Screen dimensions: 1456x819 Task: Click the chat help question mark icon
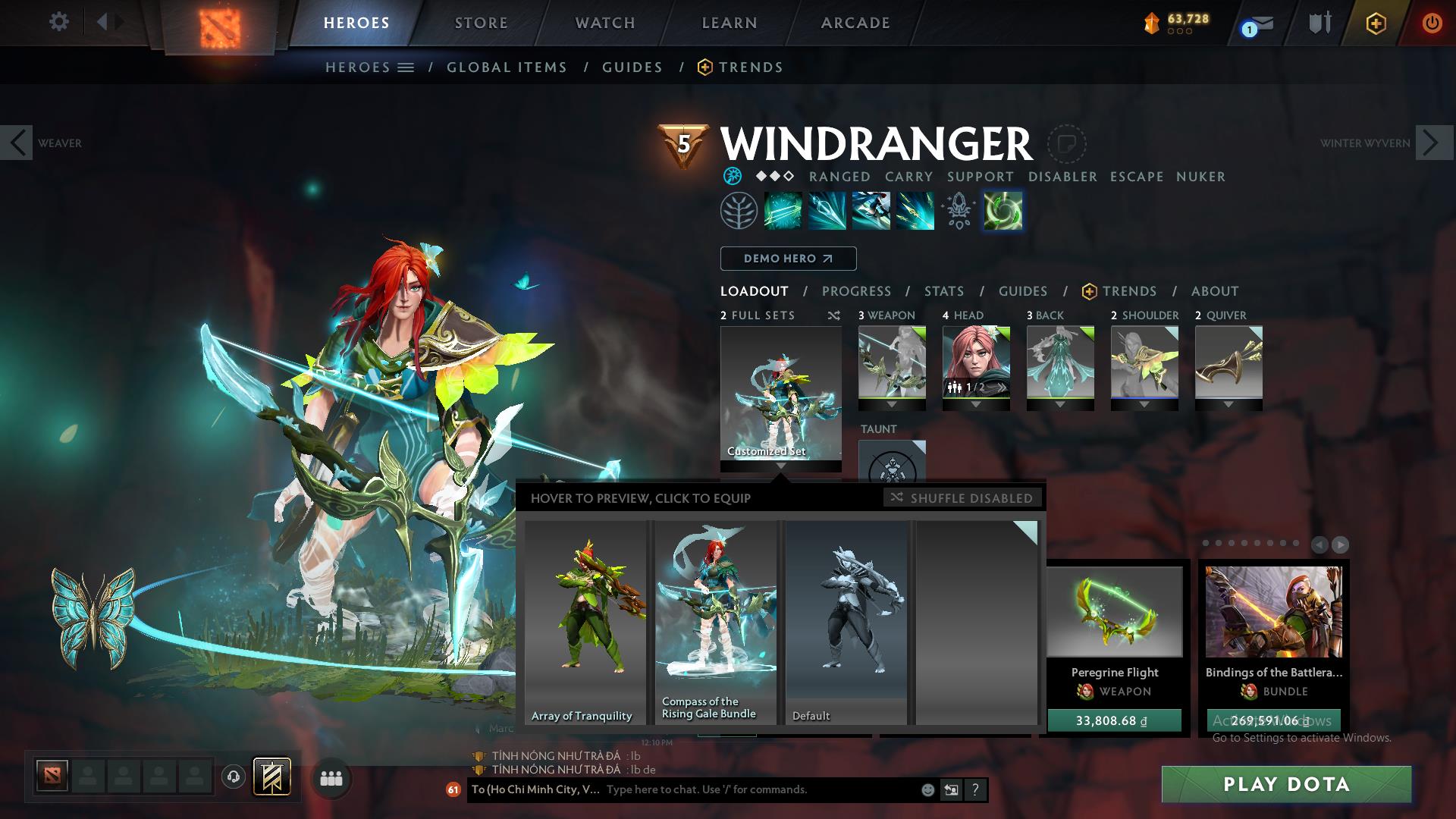[x=975, y=789]
